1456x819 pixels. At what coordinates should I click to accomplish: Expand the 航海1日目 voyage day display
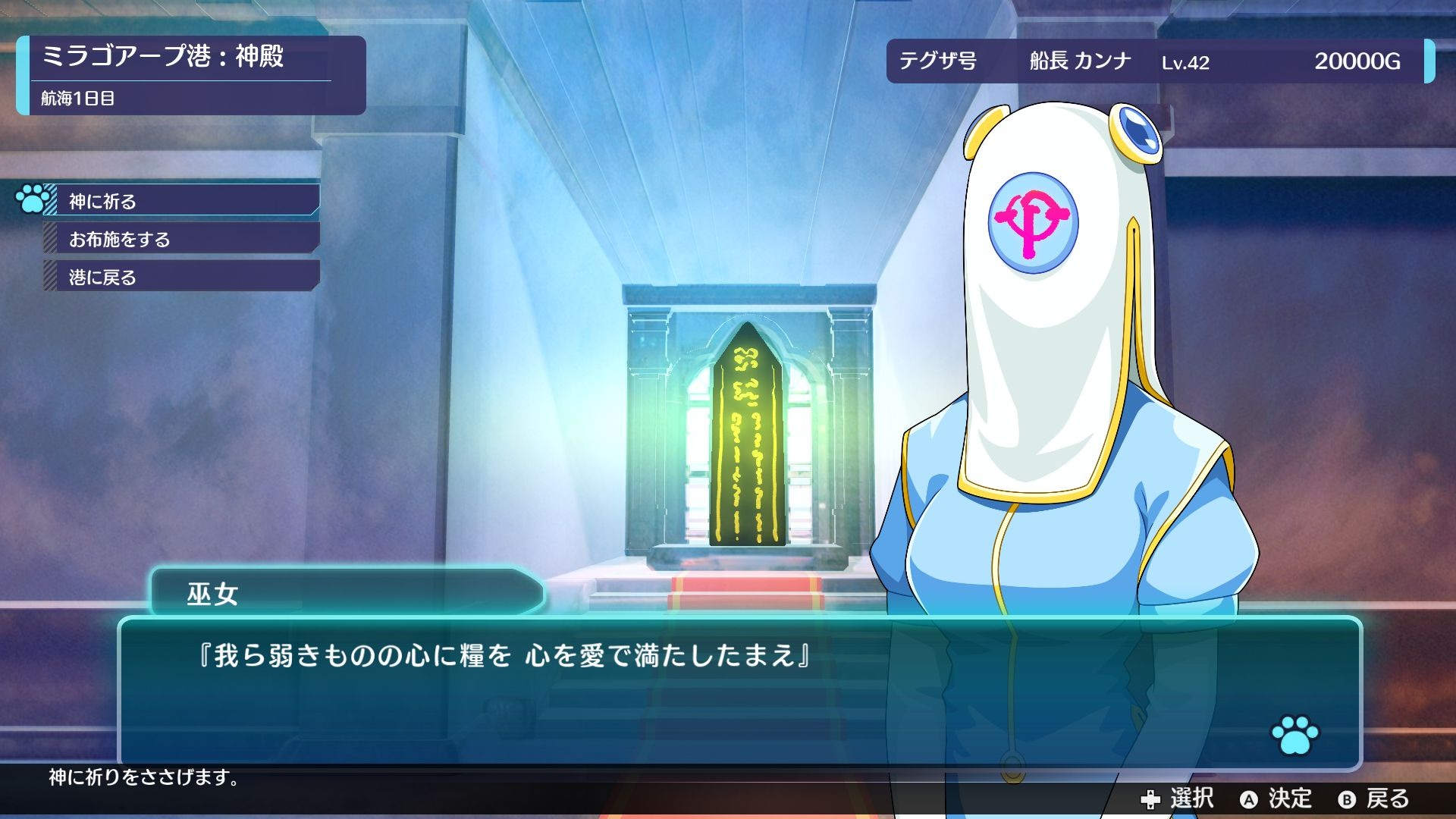click(76, 97)
